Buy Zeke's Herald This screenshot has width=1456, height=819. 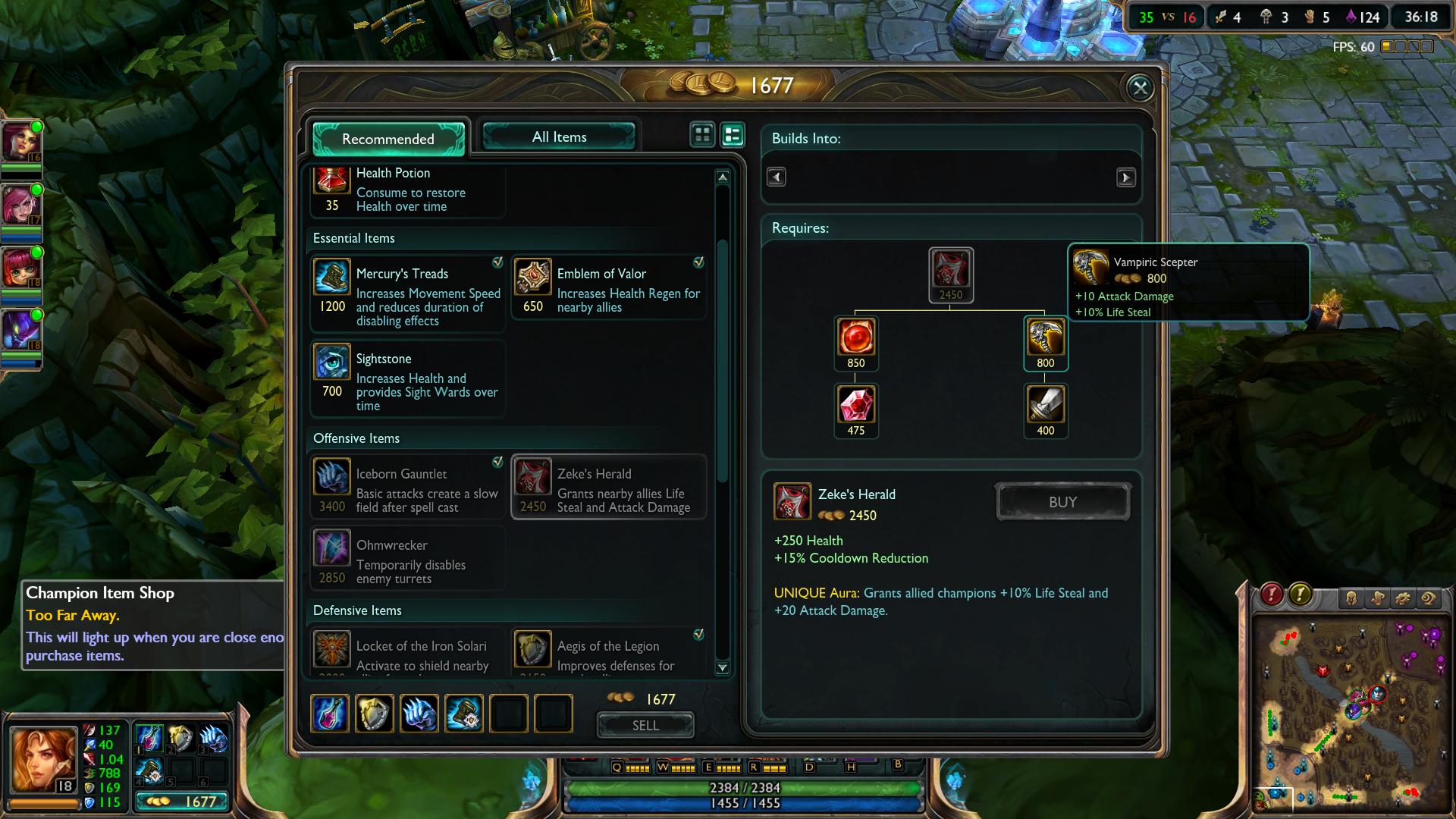pos(1062,502)
